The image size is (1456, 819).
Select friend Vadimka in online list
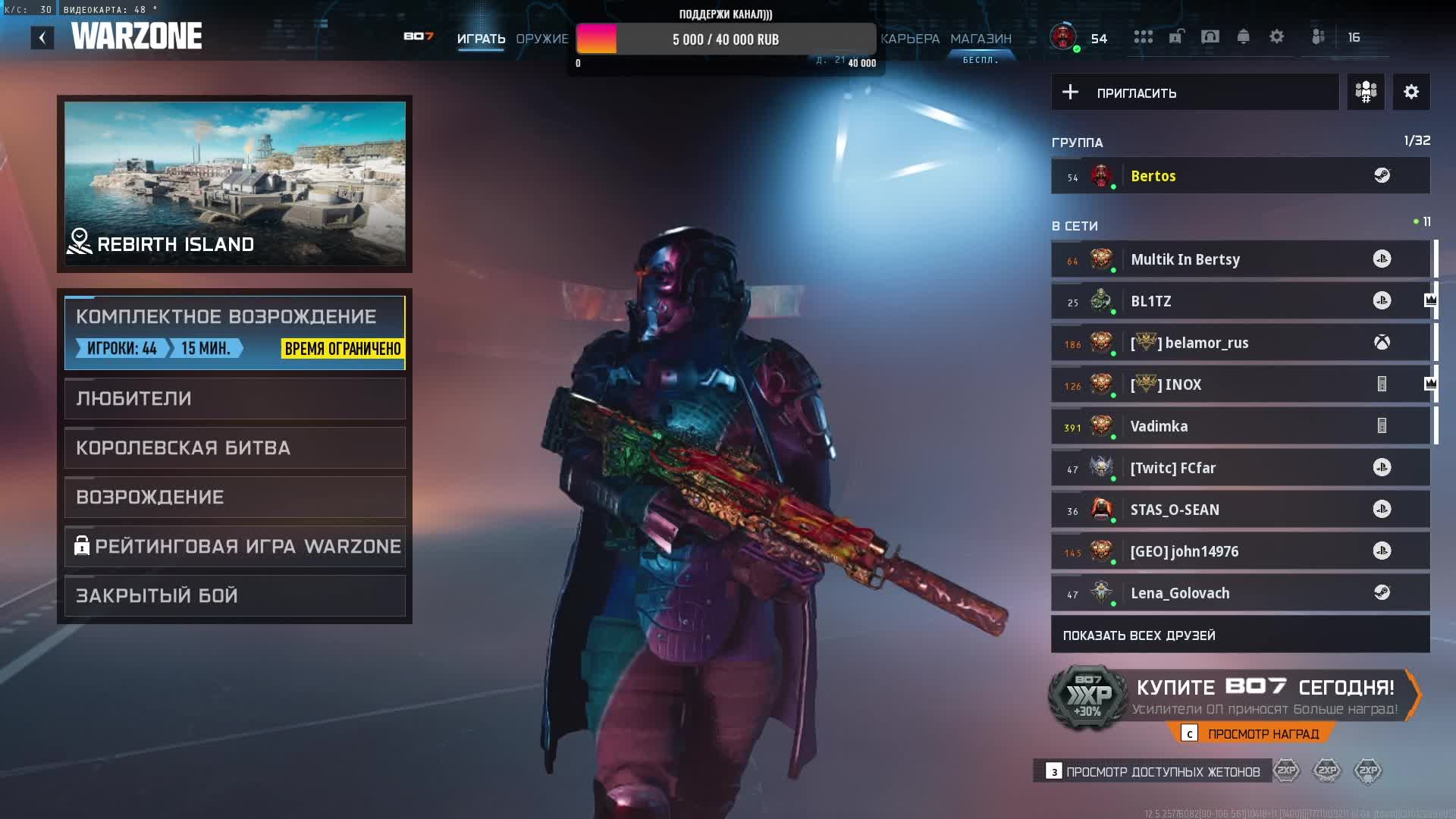click(1240, 426)
